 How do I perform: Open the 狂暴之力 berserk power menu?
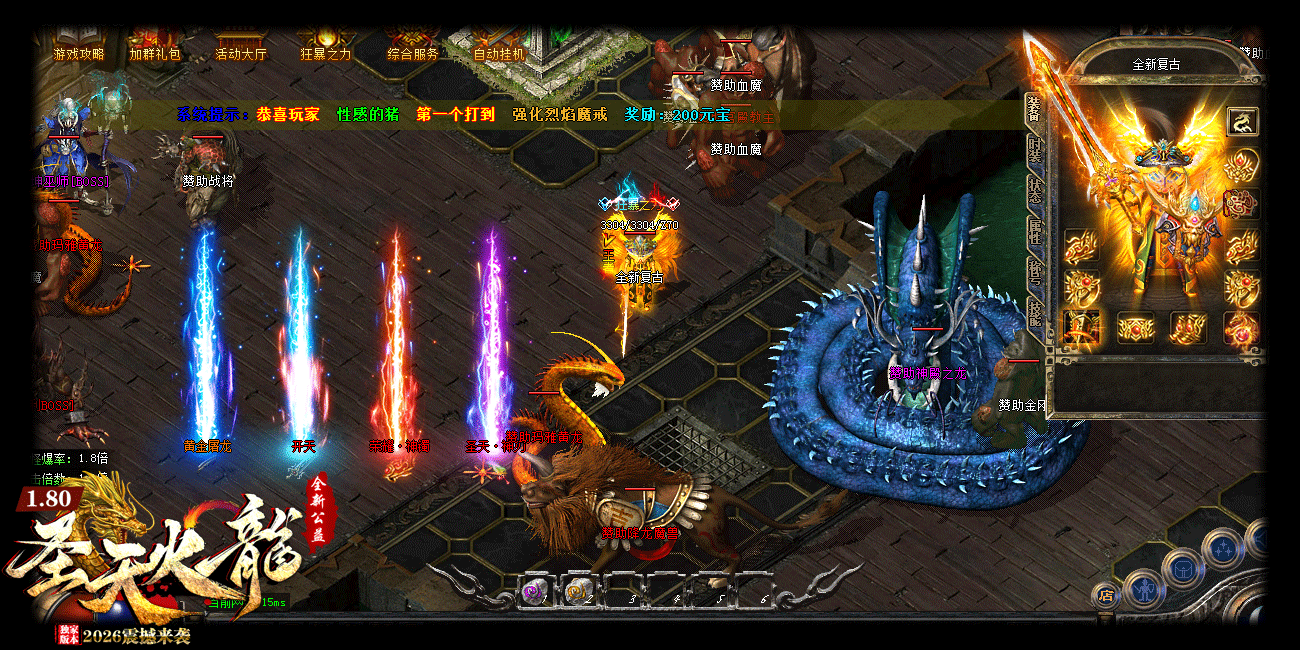point(326,53)
